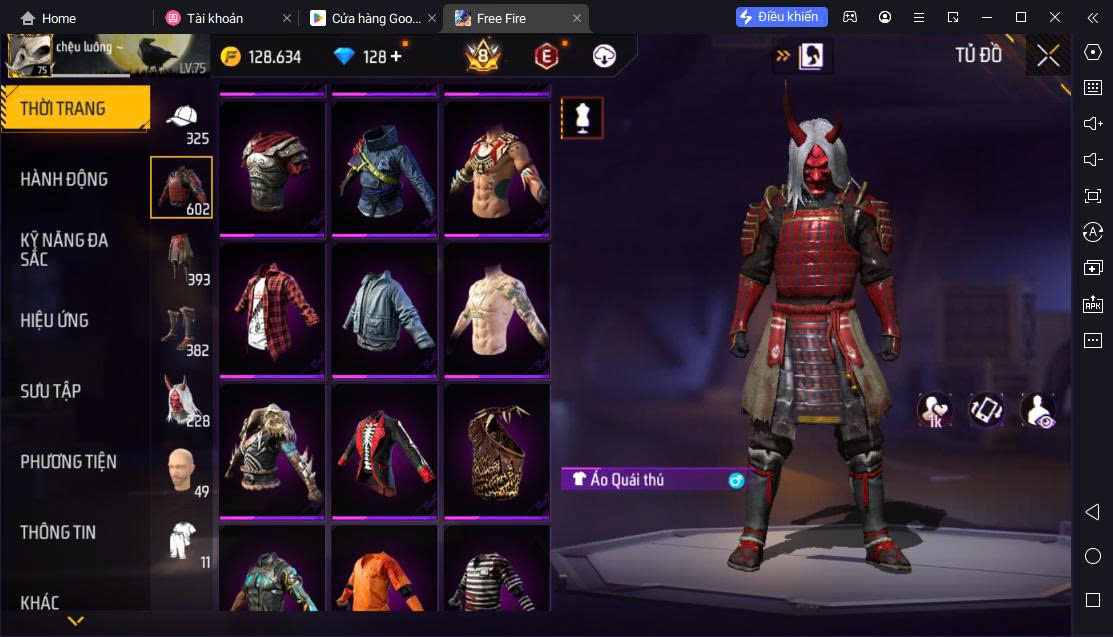1113x637 pixels.
Task: Click the mannequin icon above the item name
Action: [582, 118]
